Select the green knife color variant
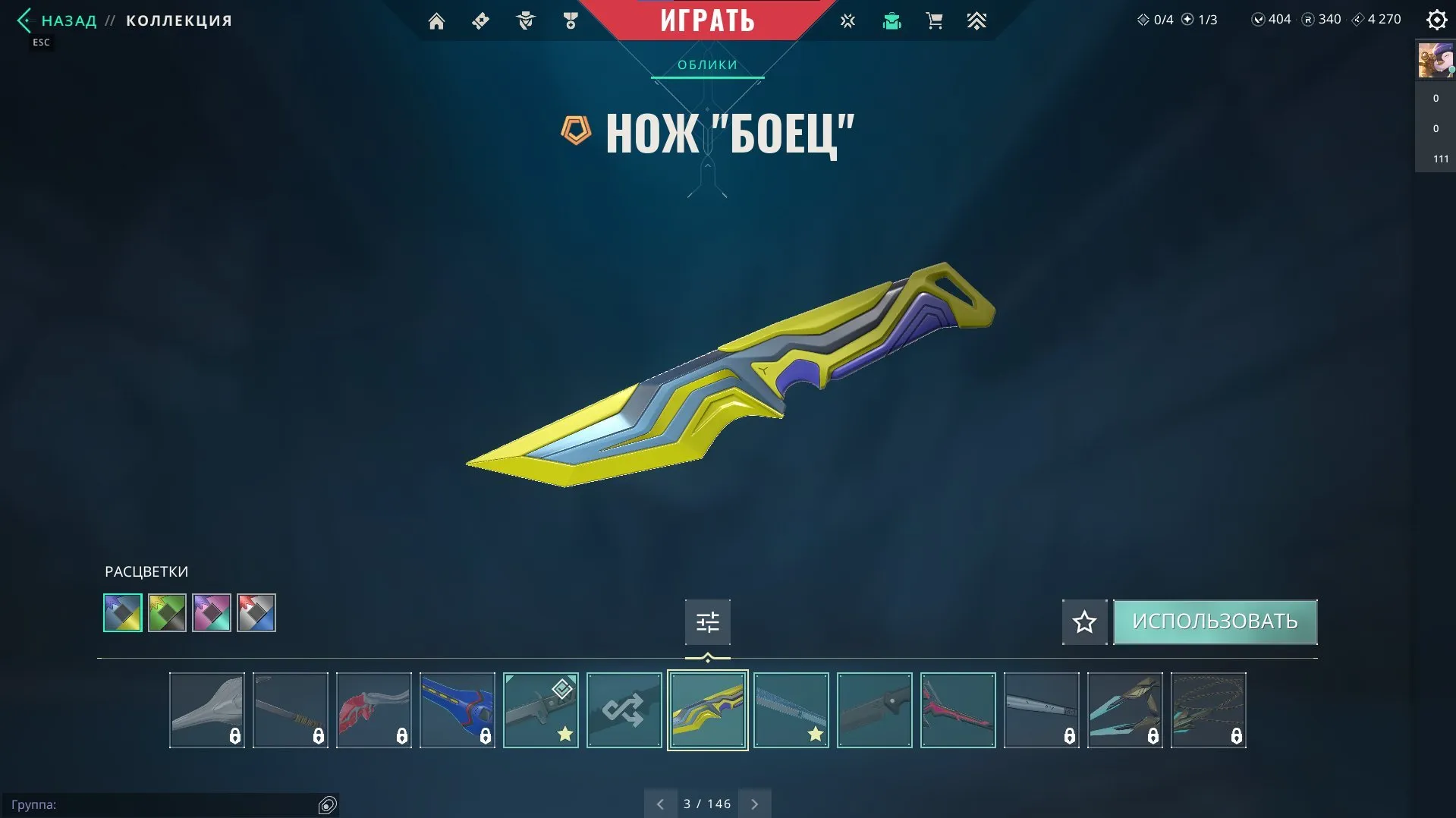 [x=167, y=612]
